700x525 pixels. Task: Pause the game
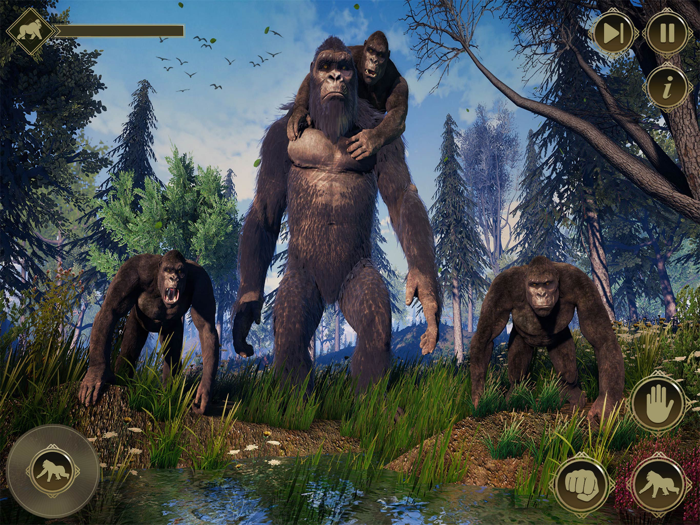click(666, 32)
